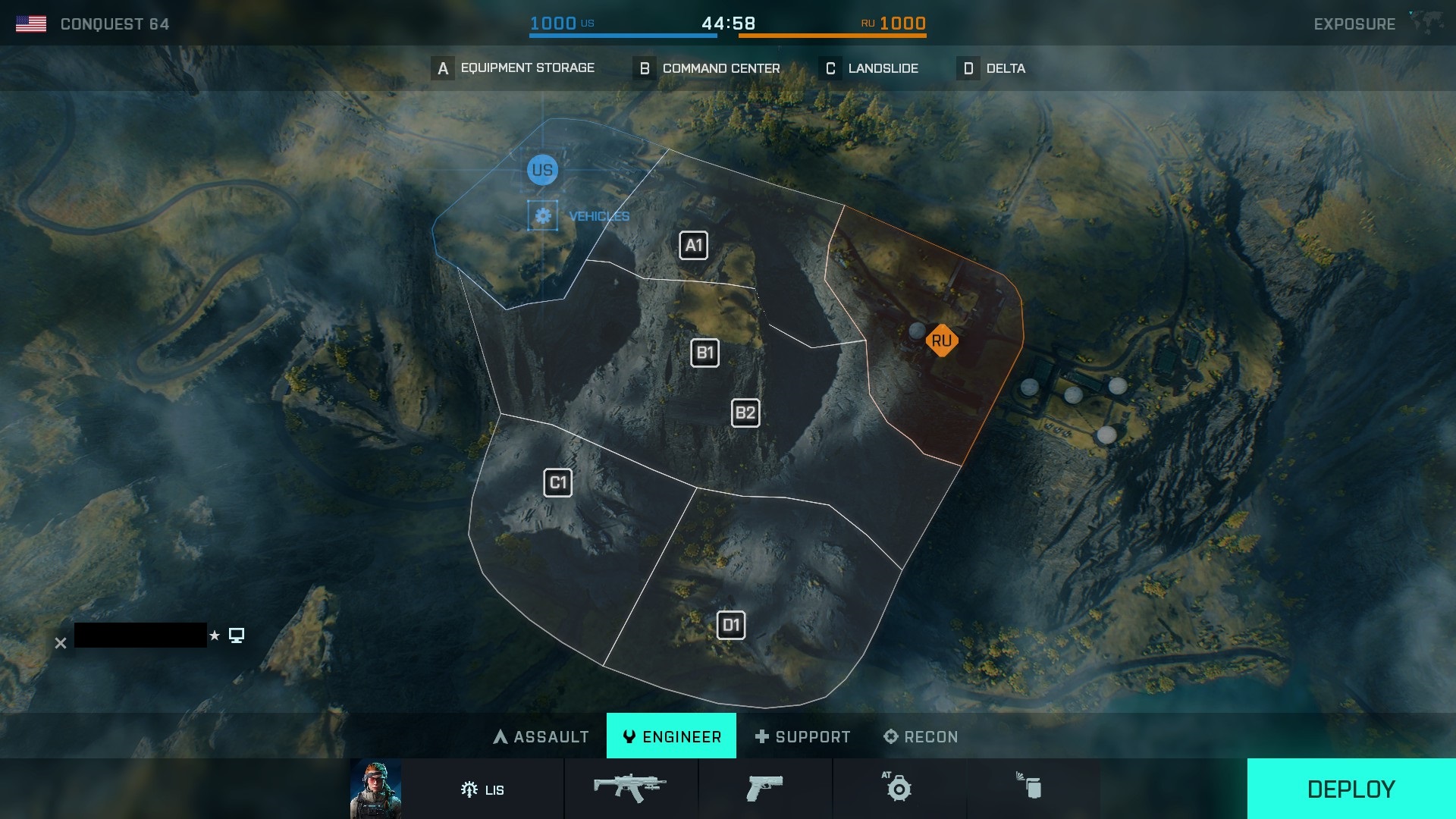1456x819 pixels.
Task: Open the throwable equipment slot
Action: tap(1031, 789)
